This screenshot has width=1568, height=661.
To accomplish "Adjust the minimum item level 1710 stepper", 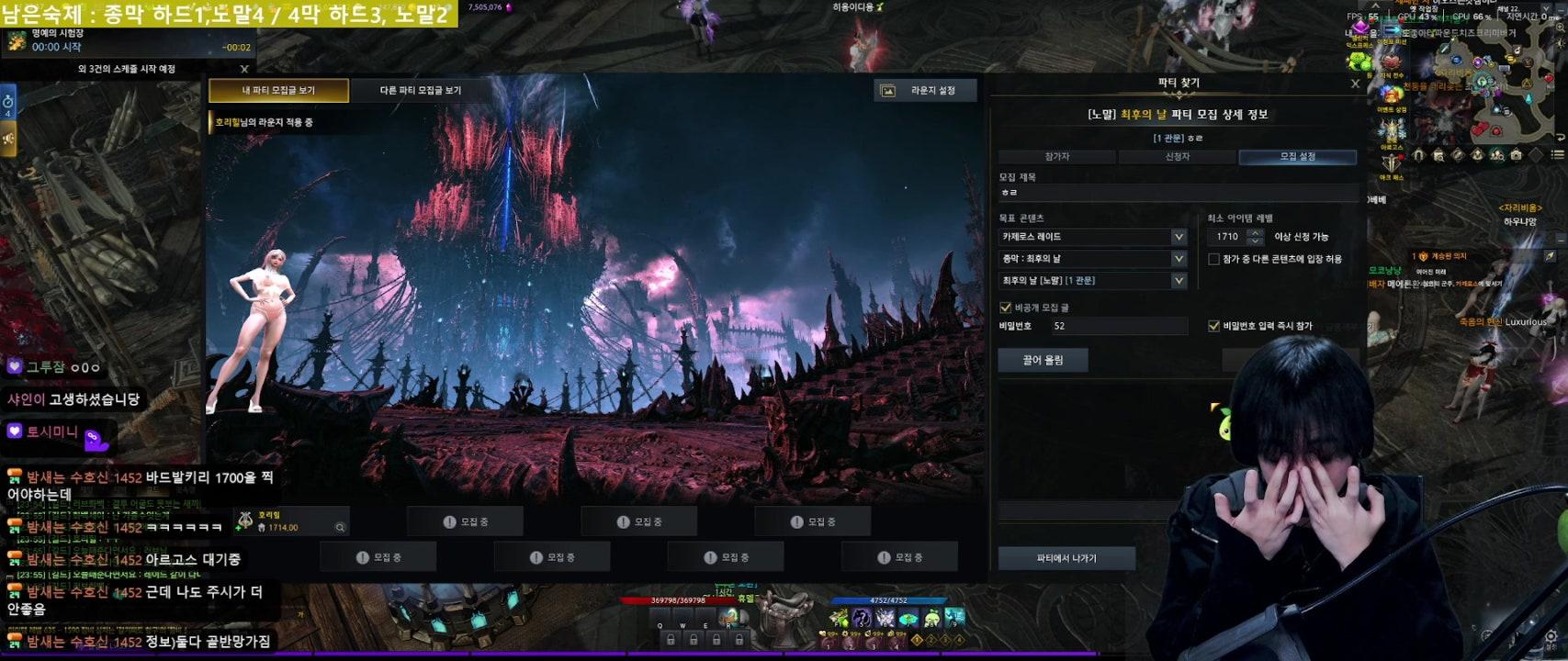I will 1255,237.
